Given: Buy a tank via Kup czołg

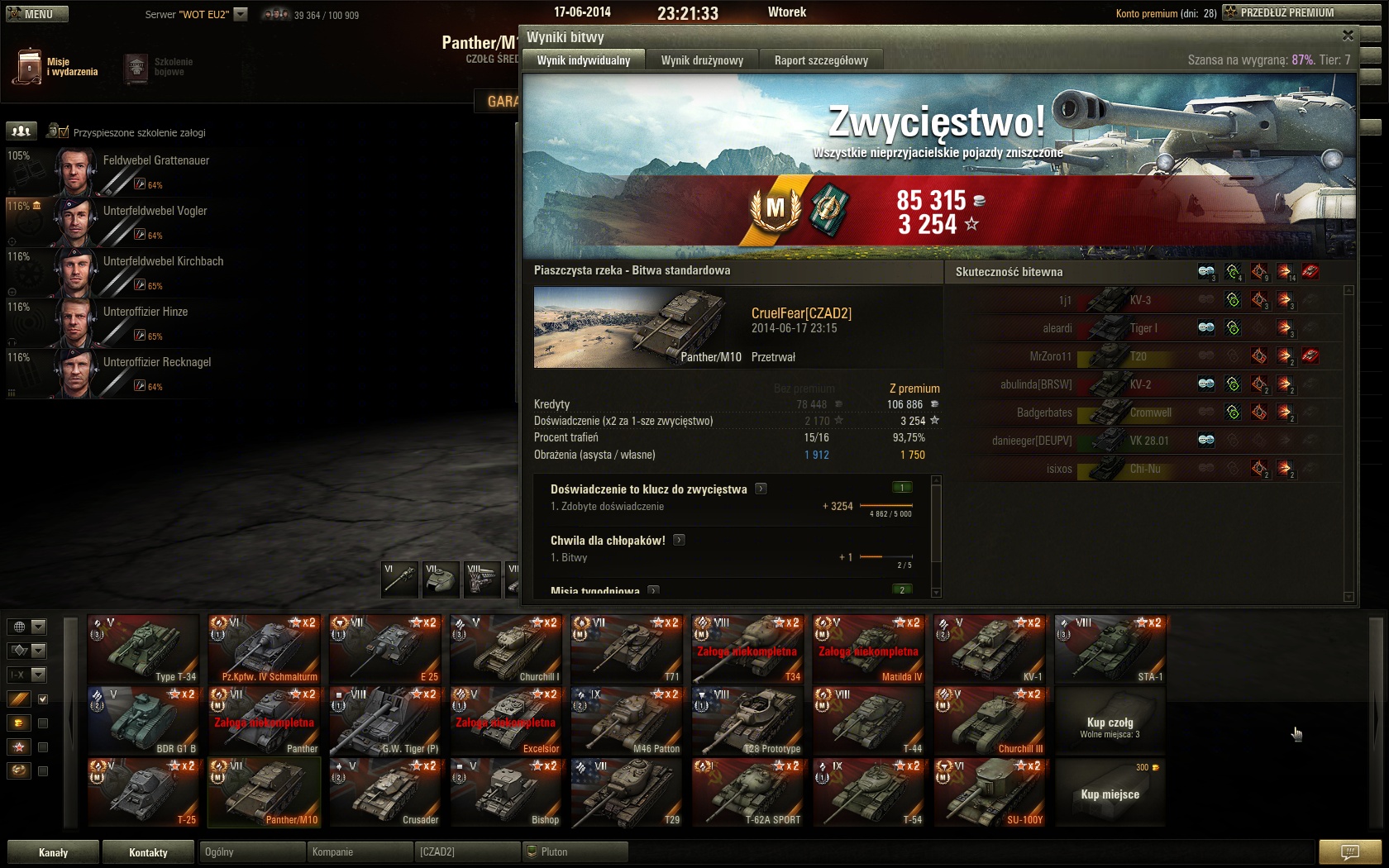Looking at the screenshot, I should pyautogui.click(x=1110, y=723).
